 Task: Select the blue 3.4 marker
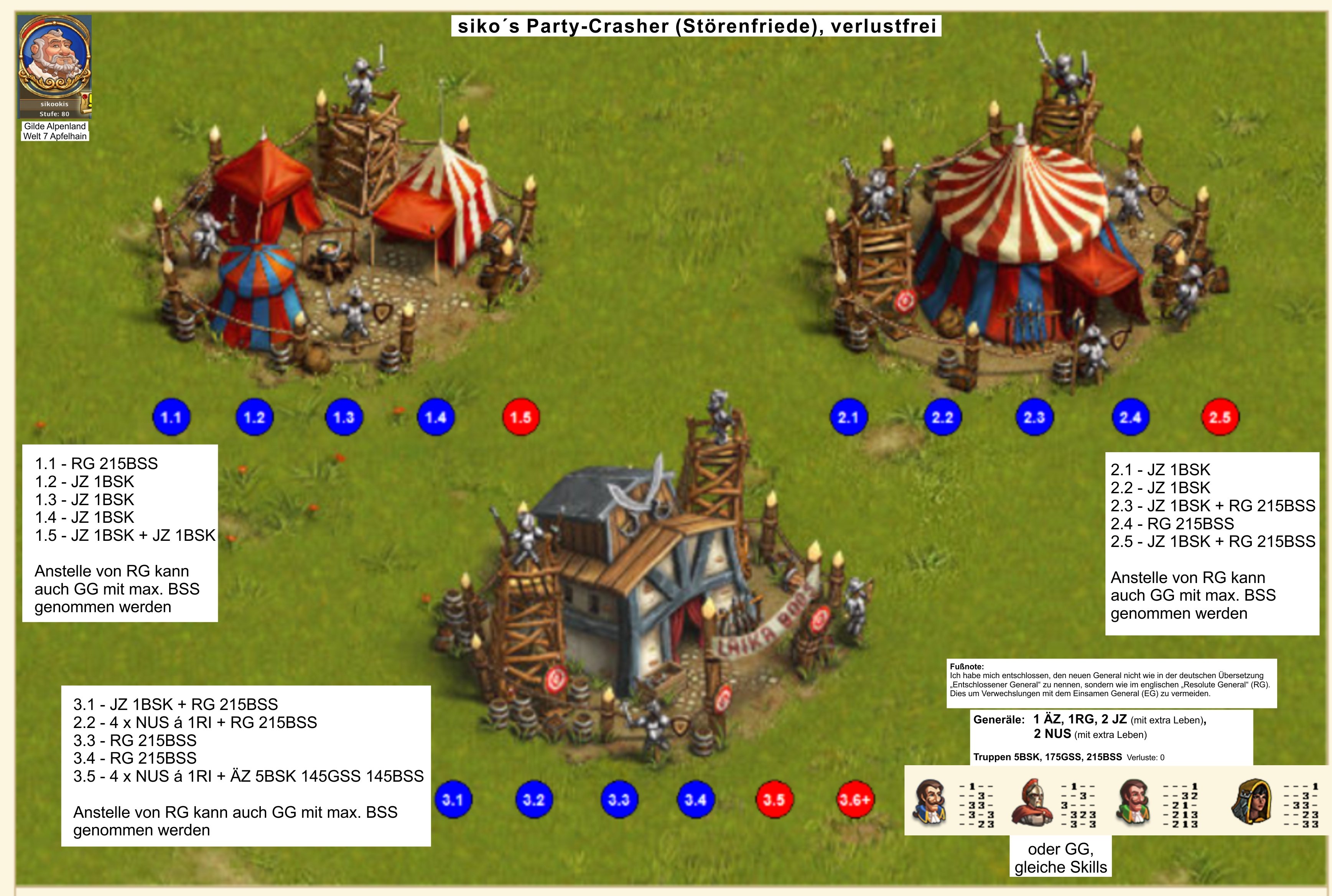coord(695,799)
